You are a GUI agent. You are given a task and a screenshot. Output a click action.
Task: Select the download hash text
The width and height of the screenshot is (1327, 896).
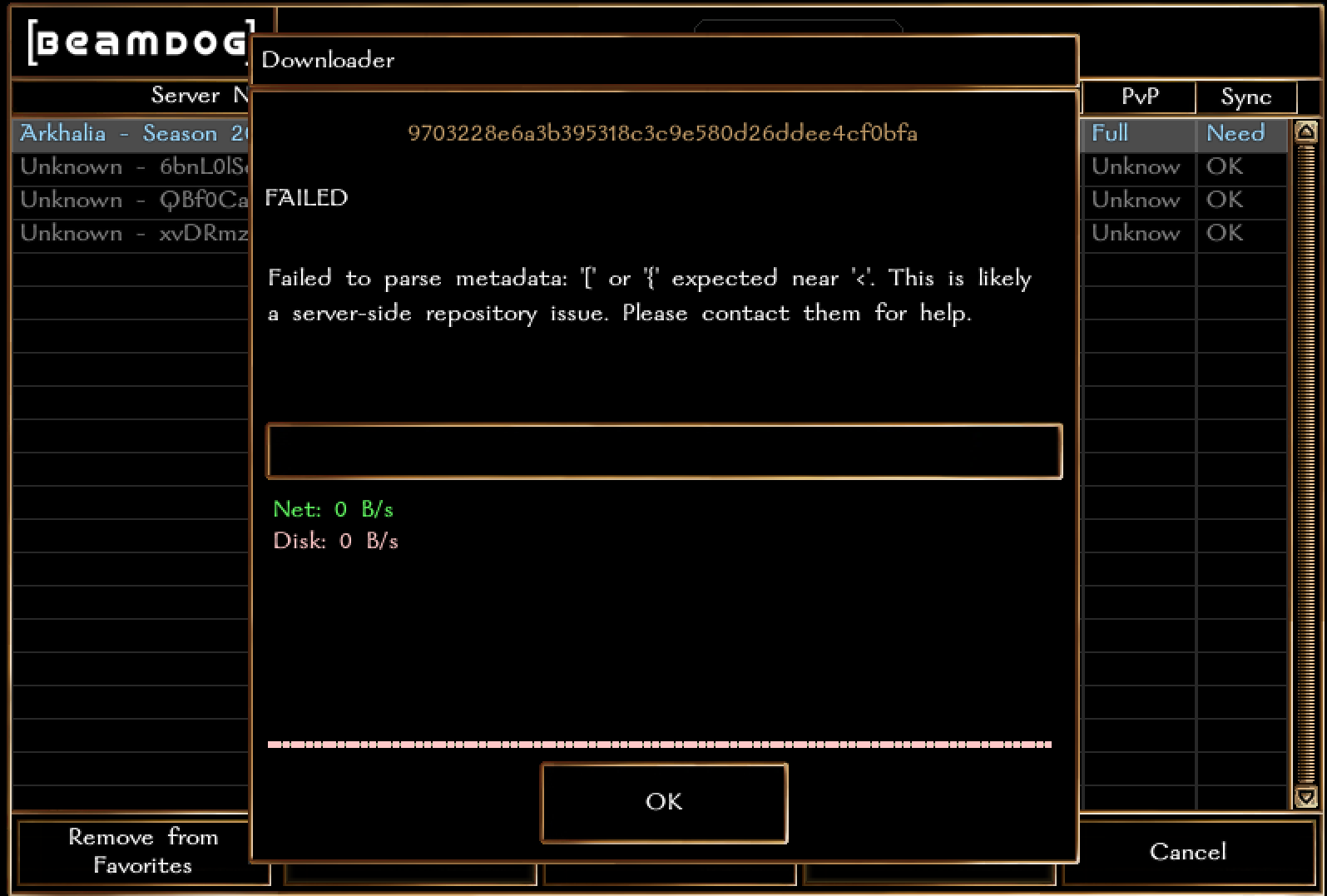tap(662, 133)
